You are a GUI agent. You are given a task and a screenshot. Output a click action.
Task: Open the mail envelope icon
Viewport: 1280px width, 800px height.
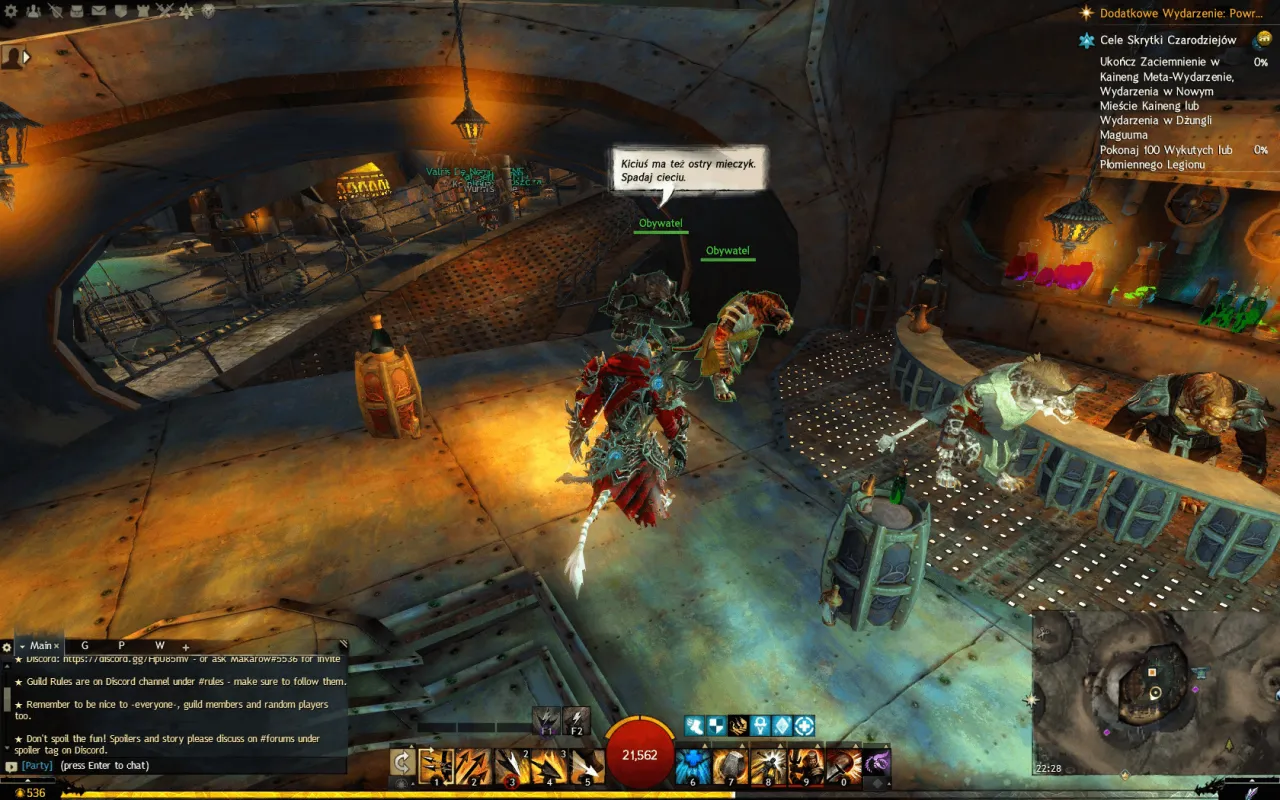tap(99, 11)
